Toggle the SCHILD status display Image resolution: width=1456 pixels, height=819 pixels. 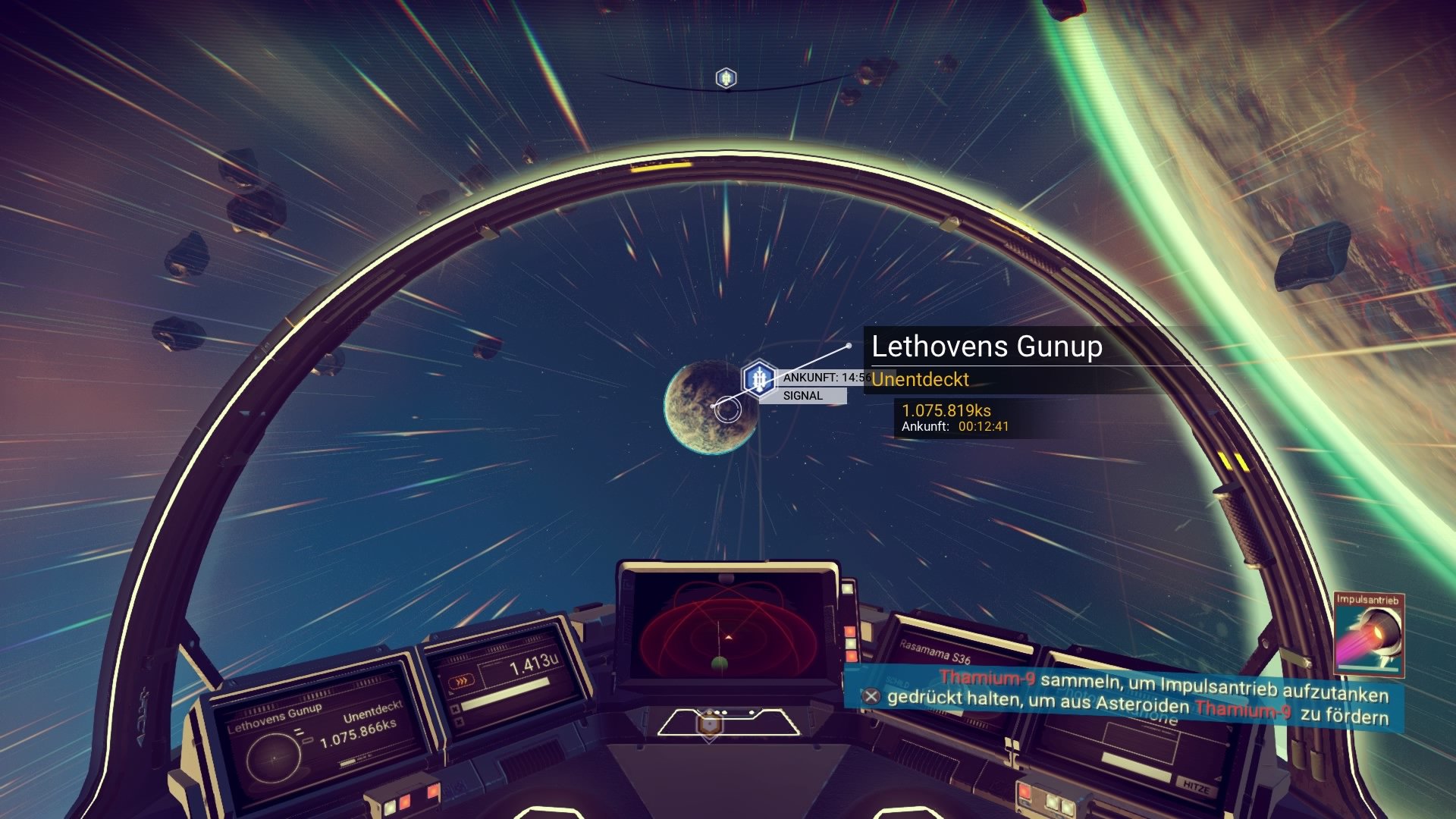pyautogui.click(x=897, y=682)
